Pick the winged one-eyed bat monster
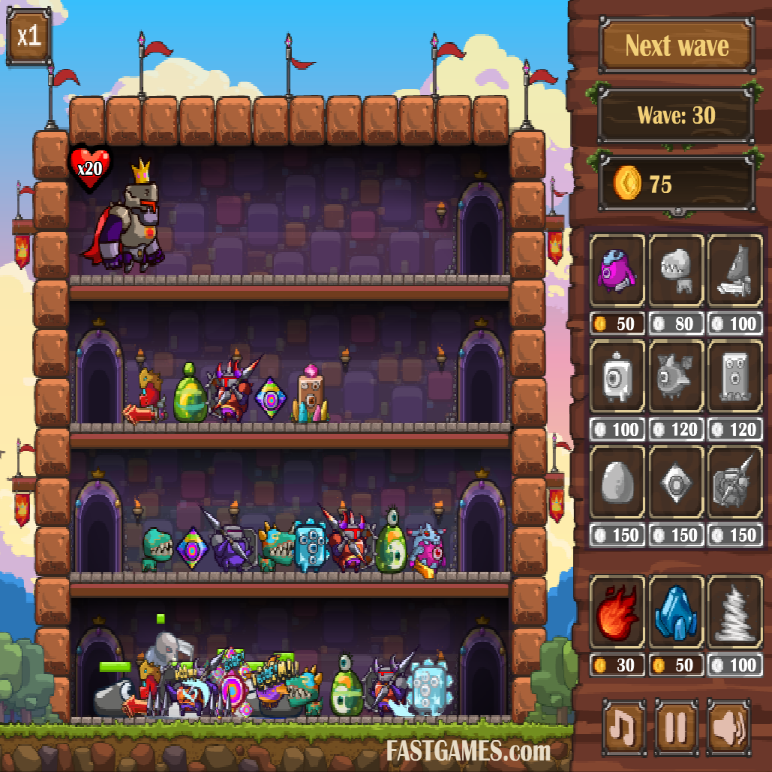Image resolution: width=772 pixels, height=772 pixels. pos(677,376)
